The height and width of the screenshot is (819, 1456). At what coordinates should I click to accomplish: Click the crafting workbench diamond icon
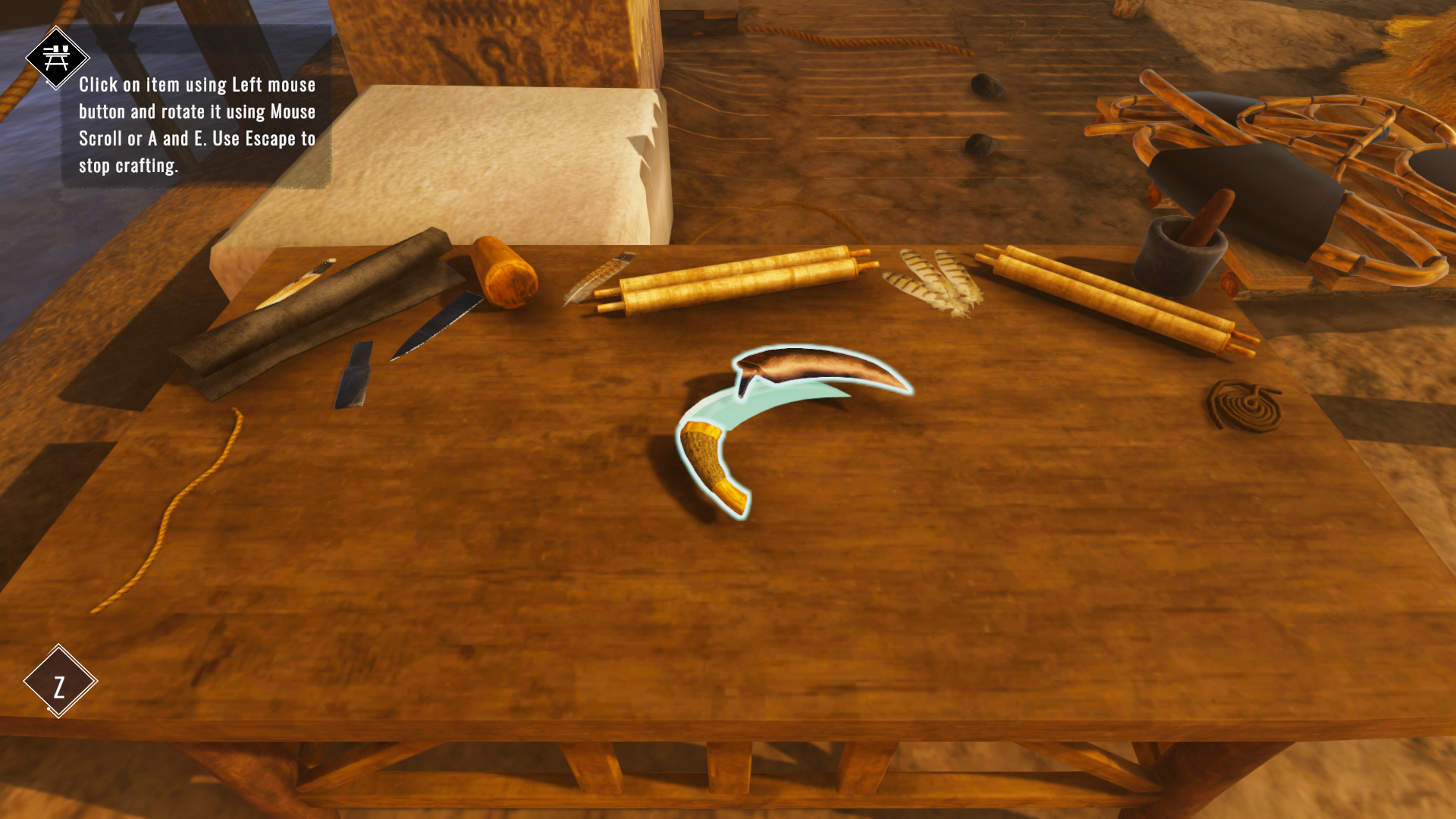(57, 58)
